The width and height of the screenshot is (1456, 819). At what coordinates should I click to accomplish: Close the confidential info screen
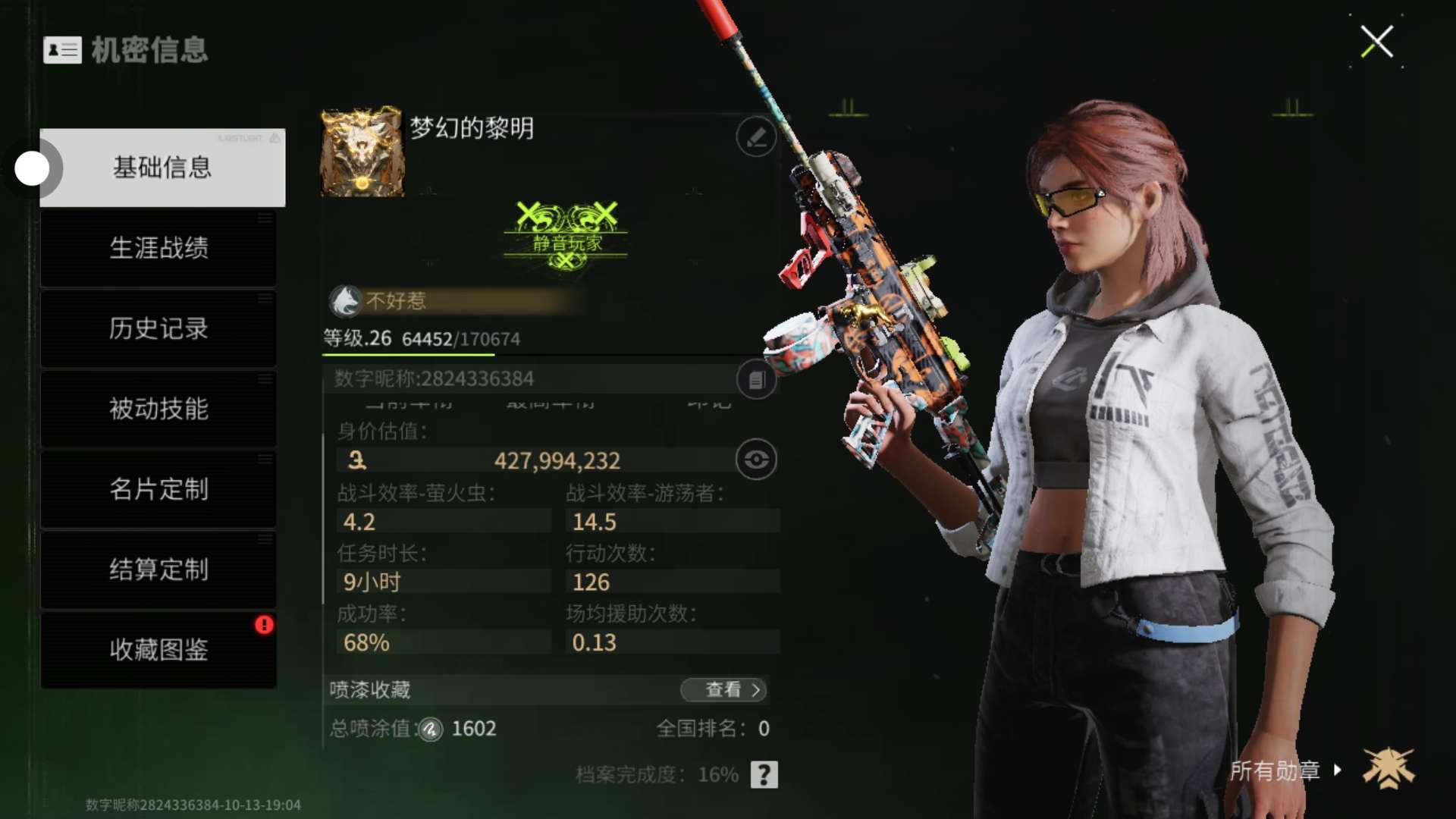point(1376,42)
